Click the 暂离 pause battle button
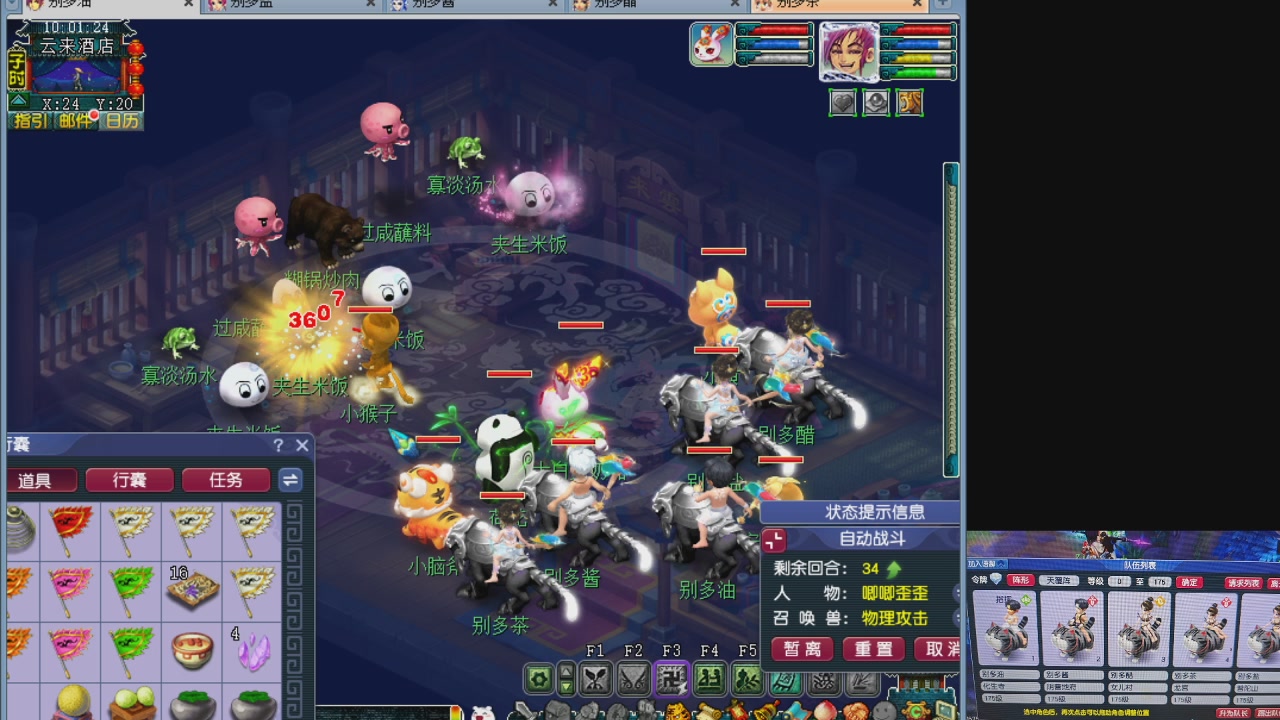Image resolution: width=1280 pixels, height=720 pixels. coord(803,649)
